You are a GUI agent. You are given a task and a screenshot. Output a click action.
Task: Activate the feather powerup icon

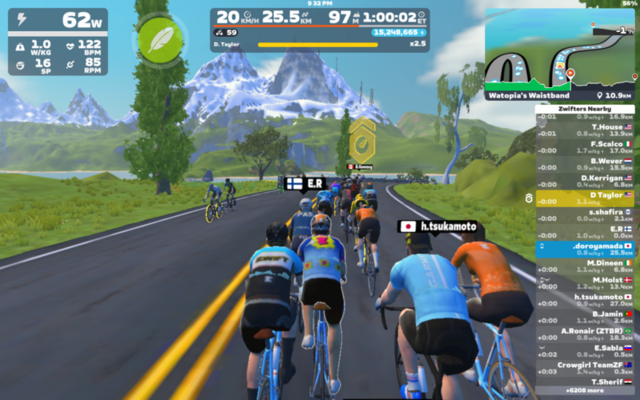pyautogui.click(x=156, y=41)
